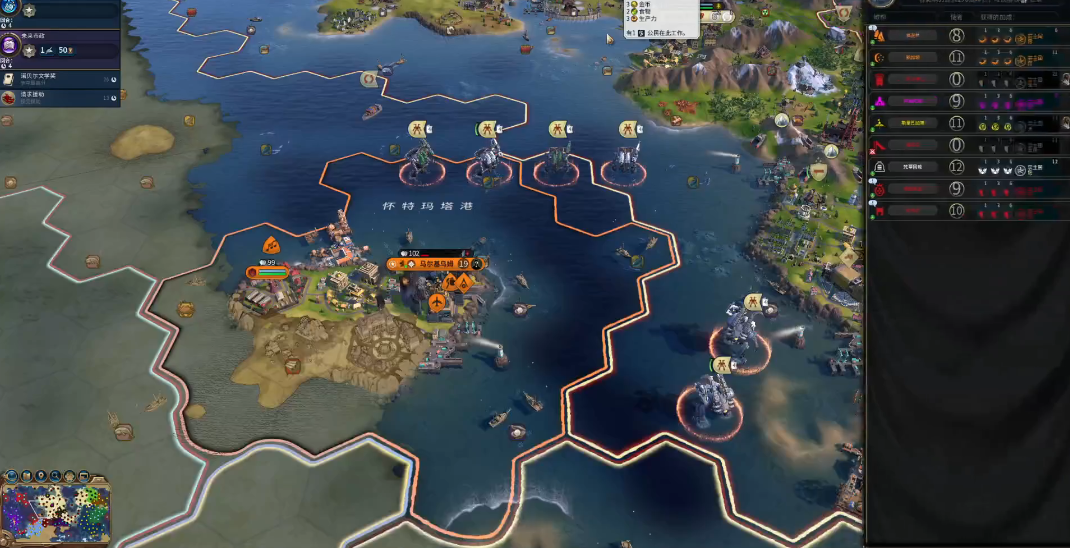Select the yellow city-state row with 11 envoys
This screenshot has height=548, width=1070.
tap(910, 123)
